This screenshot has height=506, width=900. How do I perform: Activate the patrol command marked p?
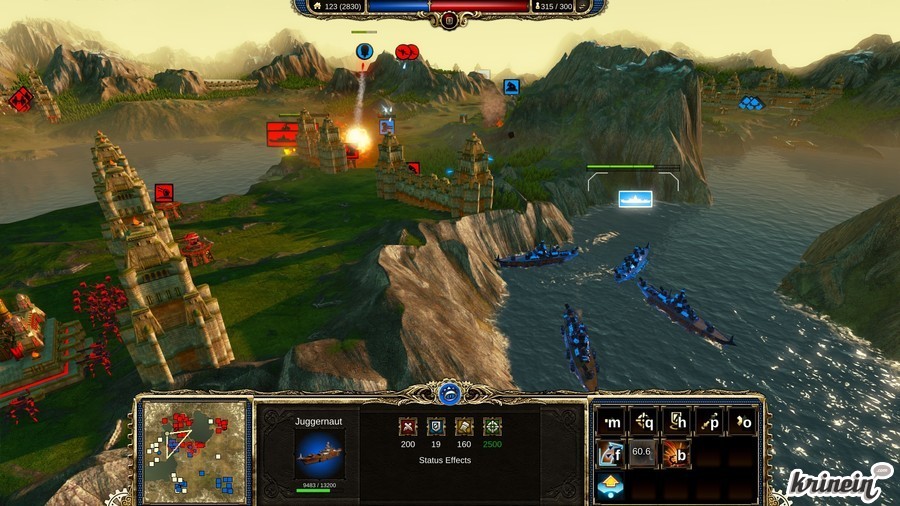[709, 421]
